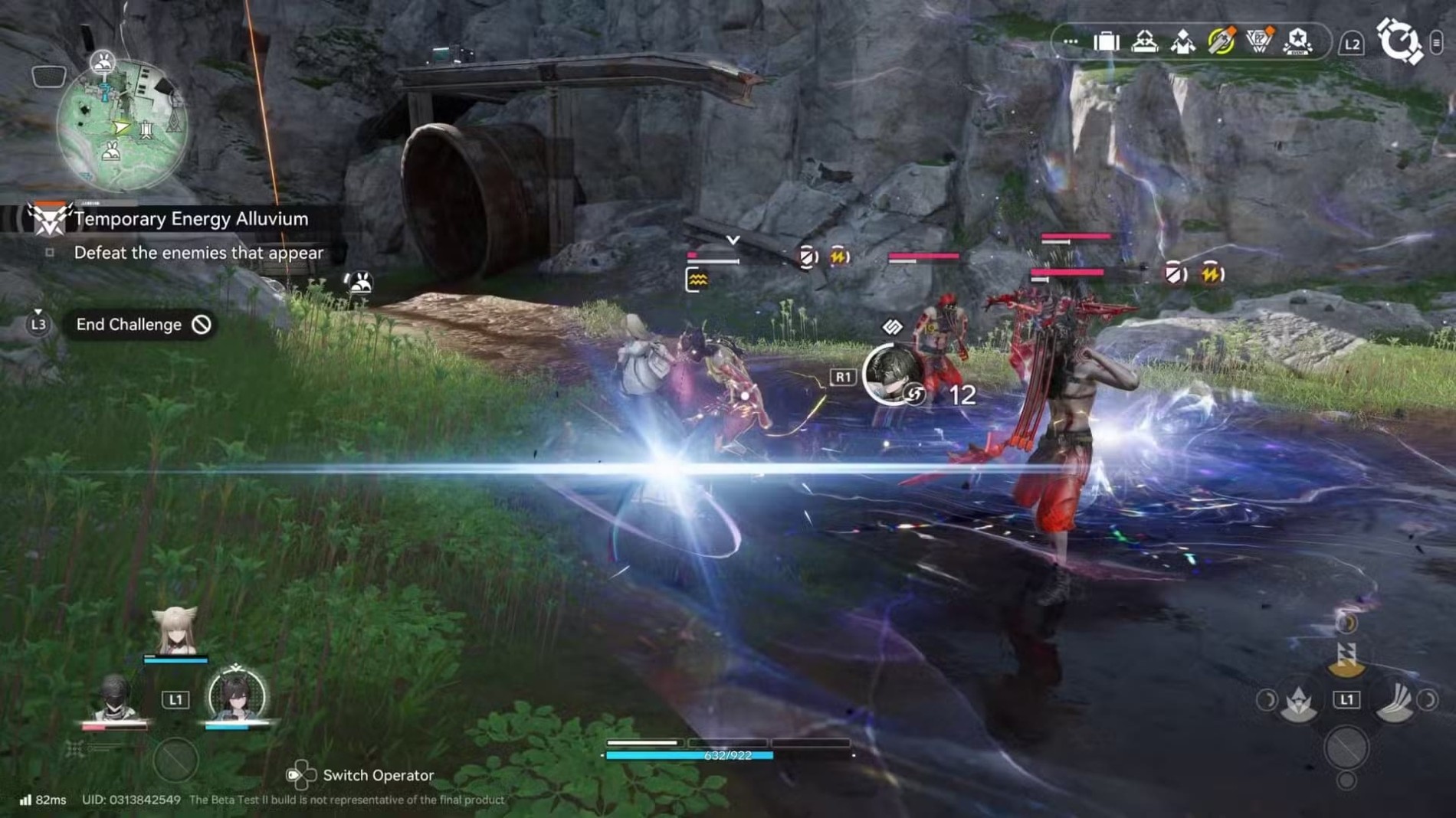This screenshot has height=818, width=1456.
Task: Click the R1 combo skill portrait prompt
Action: point(893,375)
